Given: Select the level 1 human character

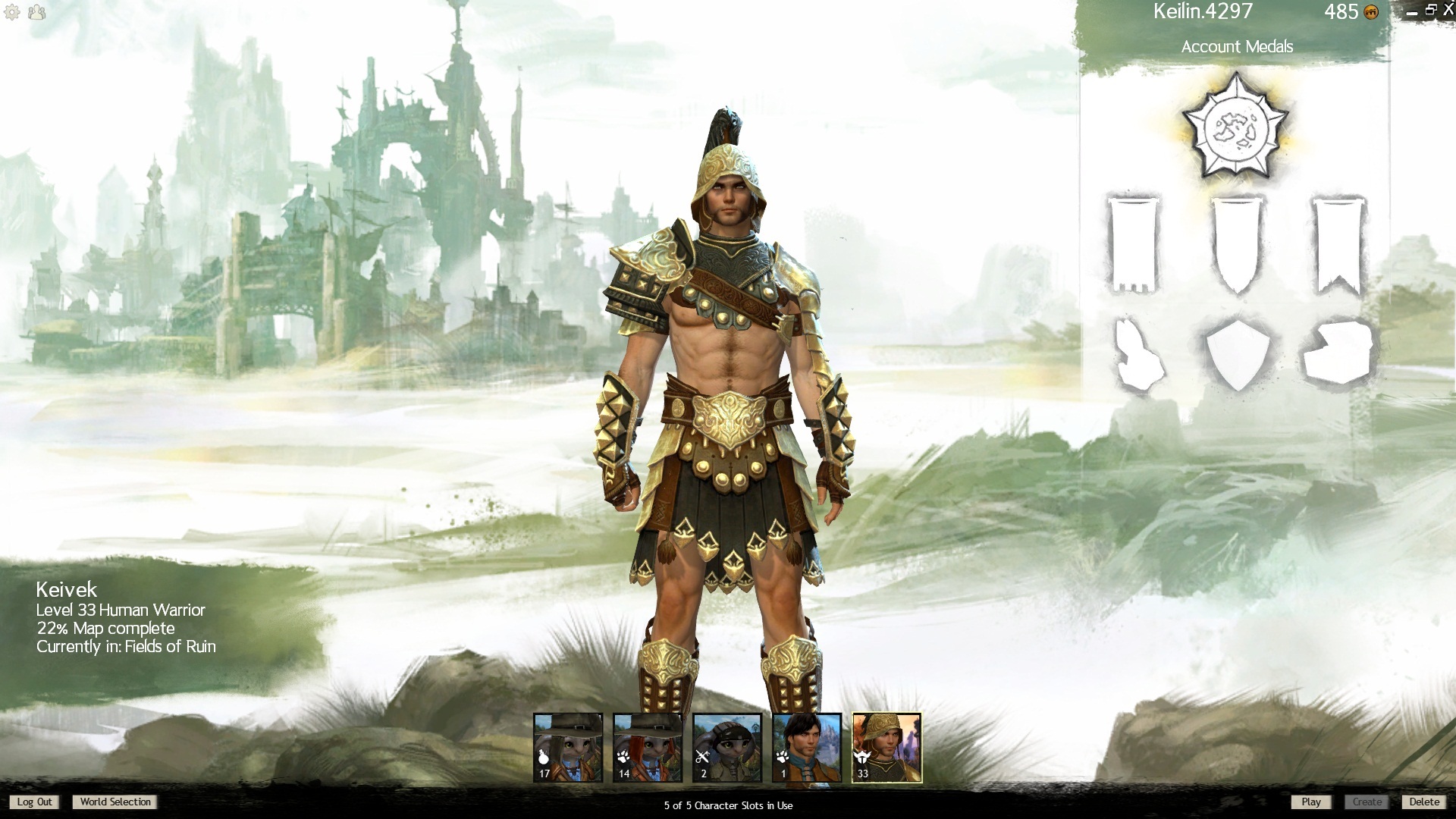Looking at the screenshot, I should click(x=807, y=747).
